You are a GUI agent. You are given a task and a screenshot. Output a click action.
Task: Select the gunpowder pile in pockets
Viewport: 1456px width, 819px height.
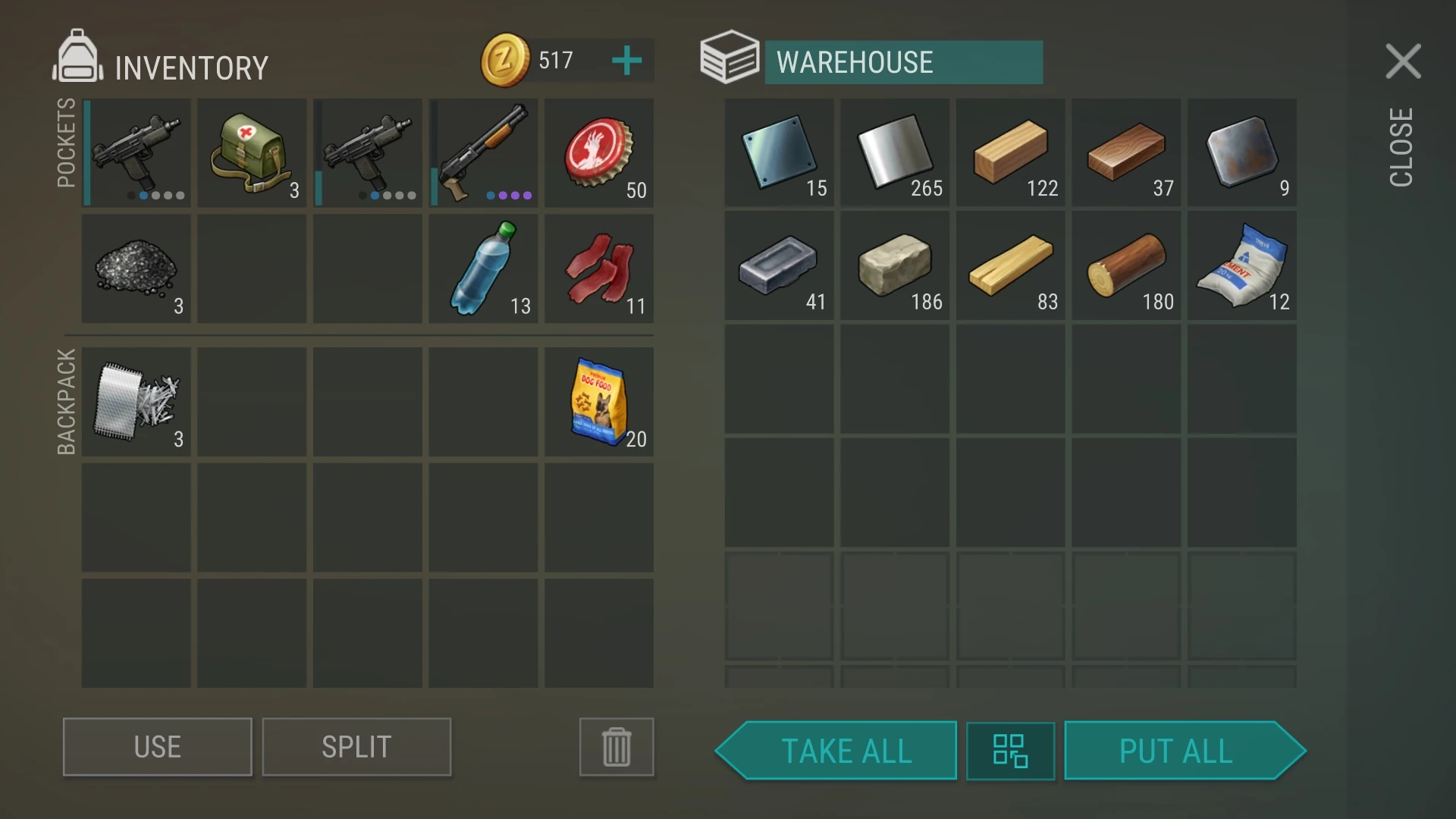pos(136,267)
